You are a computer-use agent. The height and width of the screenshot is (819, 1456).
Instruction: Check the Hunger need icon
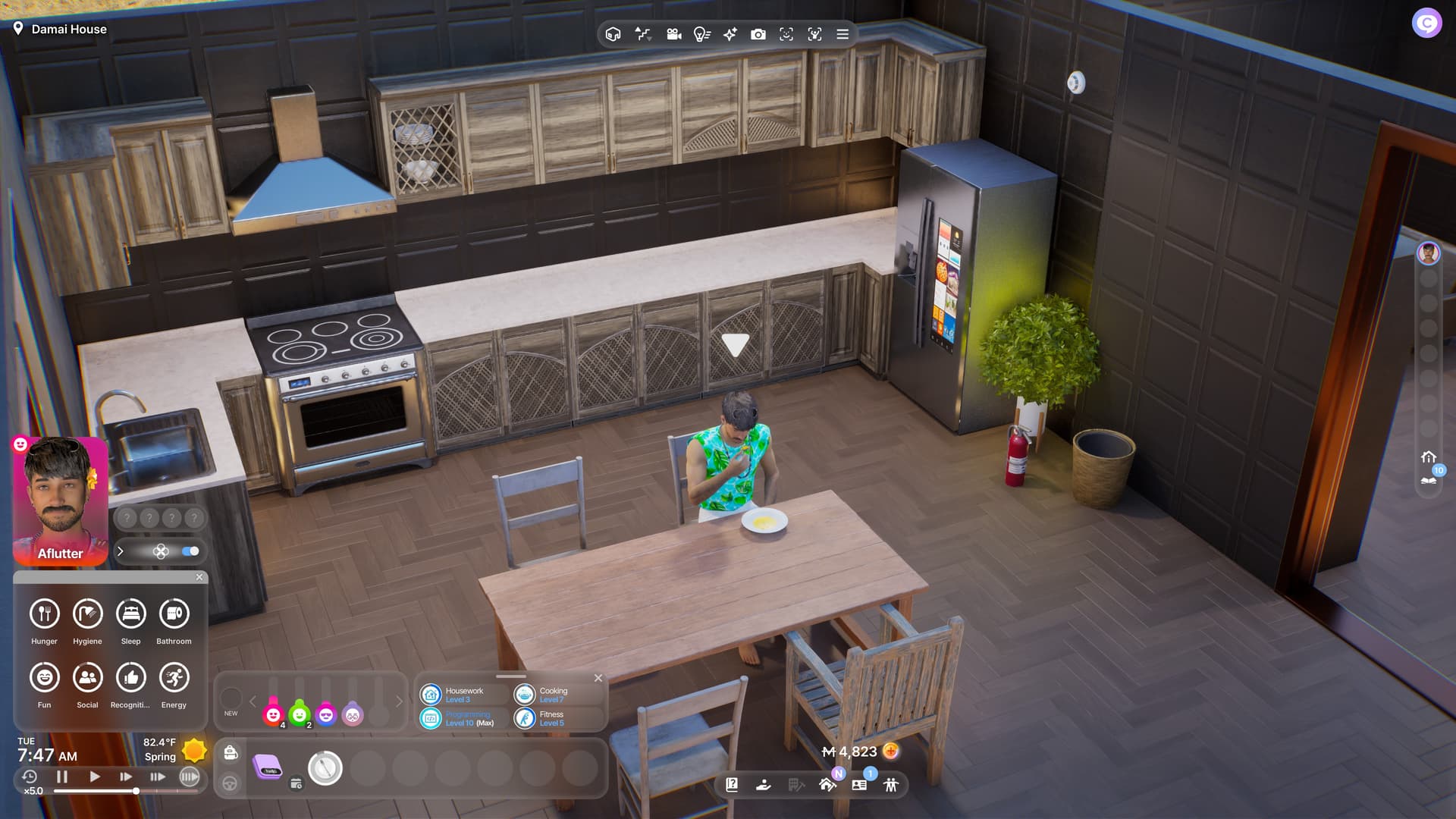pyautogui.click(x=44, y=613)
